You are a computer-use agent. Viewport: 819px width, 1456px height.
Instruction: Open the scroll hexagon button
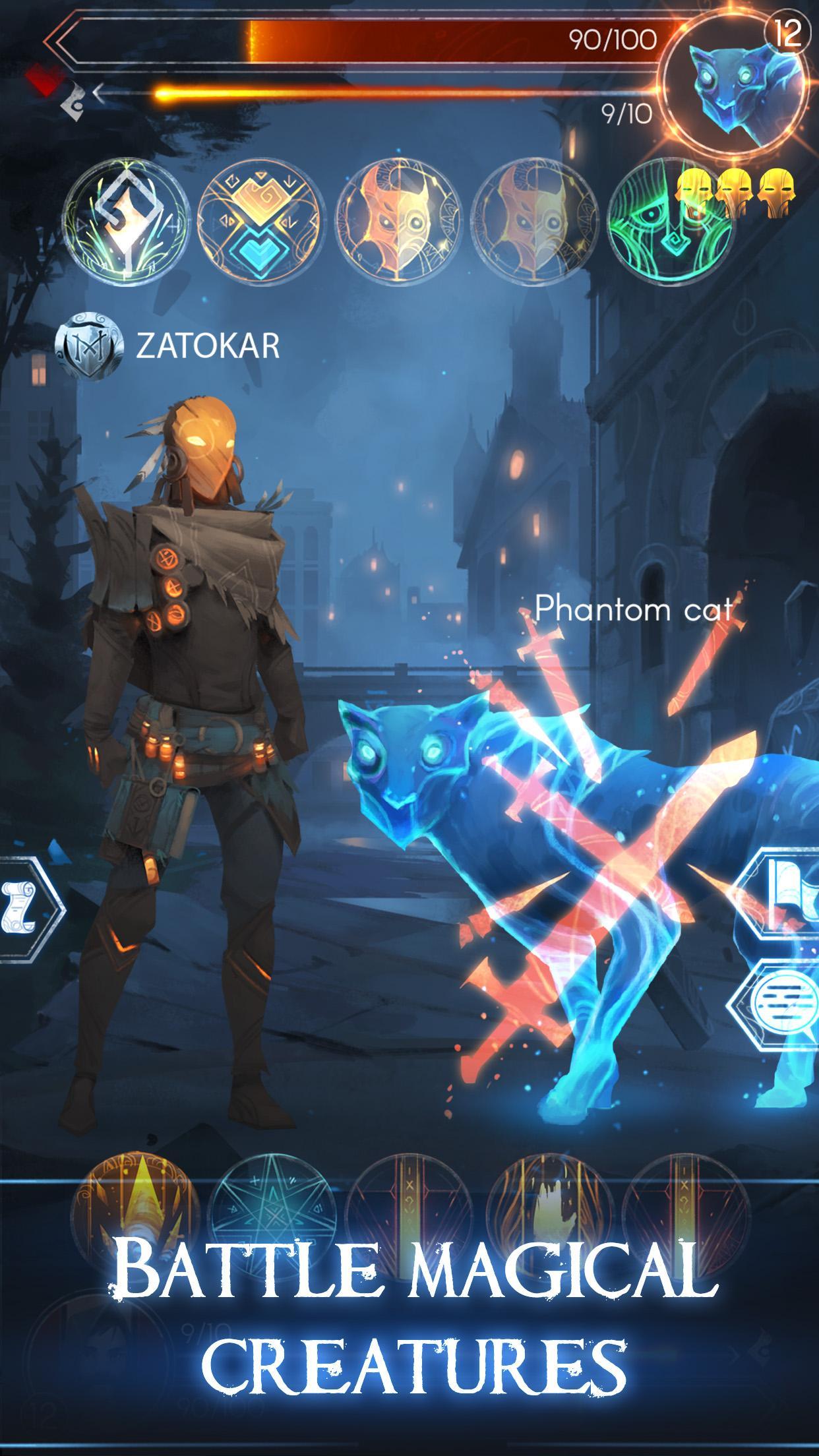point(26,907)
